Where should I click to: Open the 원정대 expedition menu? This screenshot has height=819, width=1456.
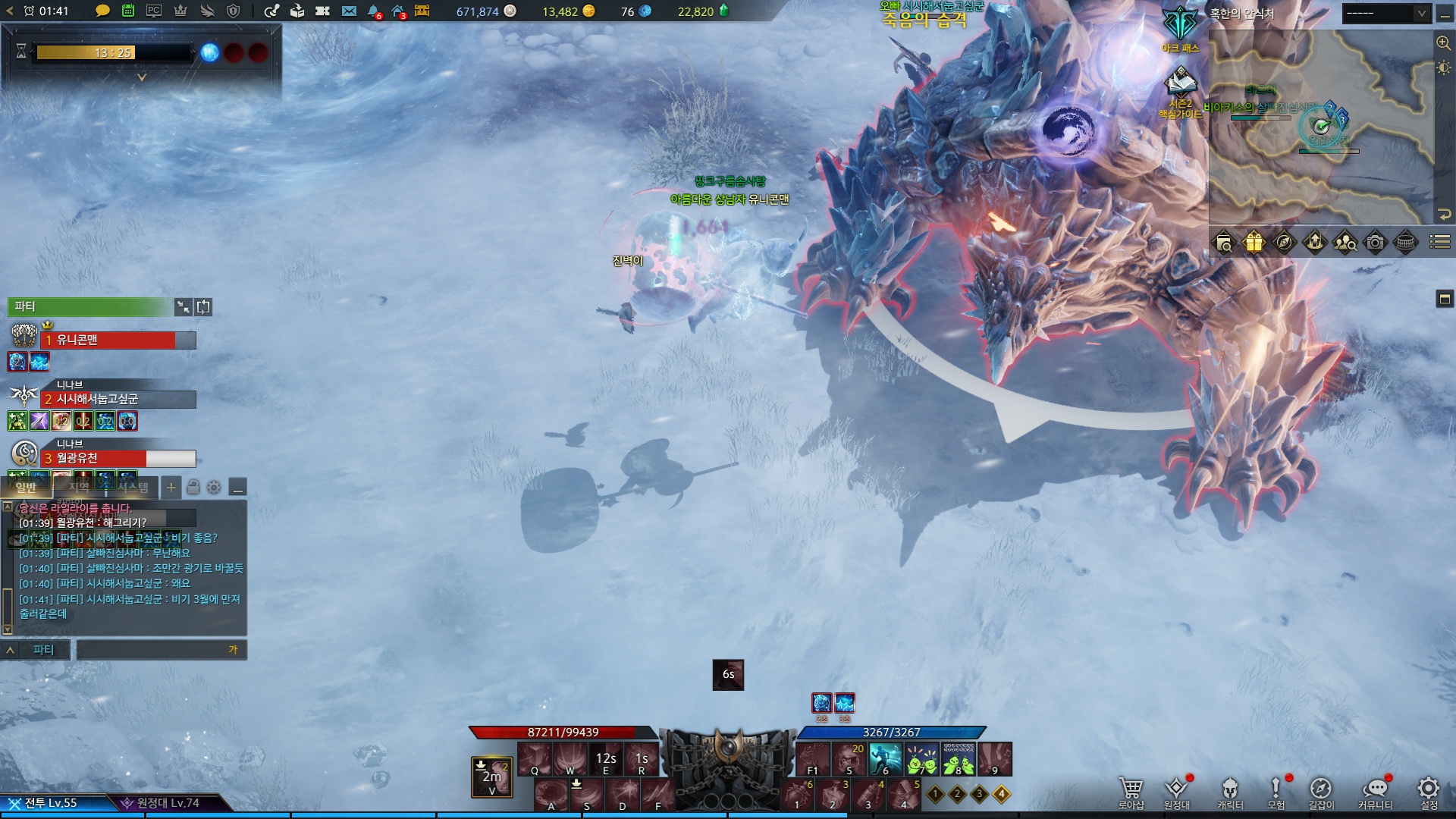click(x=1176, y=790)
